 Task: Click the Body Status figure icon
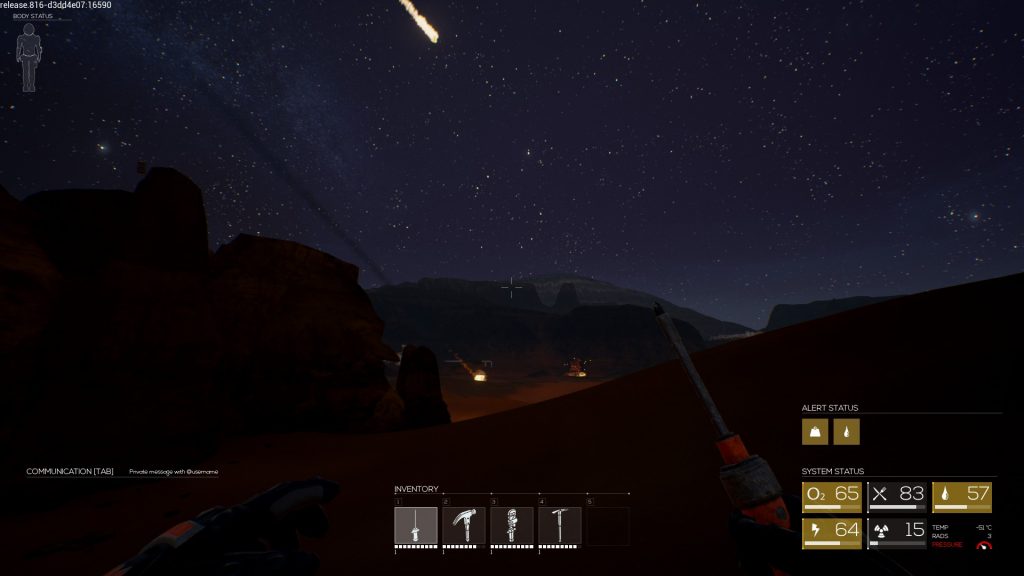(x=28, y=56)
